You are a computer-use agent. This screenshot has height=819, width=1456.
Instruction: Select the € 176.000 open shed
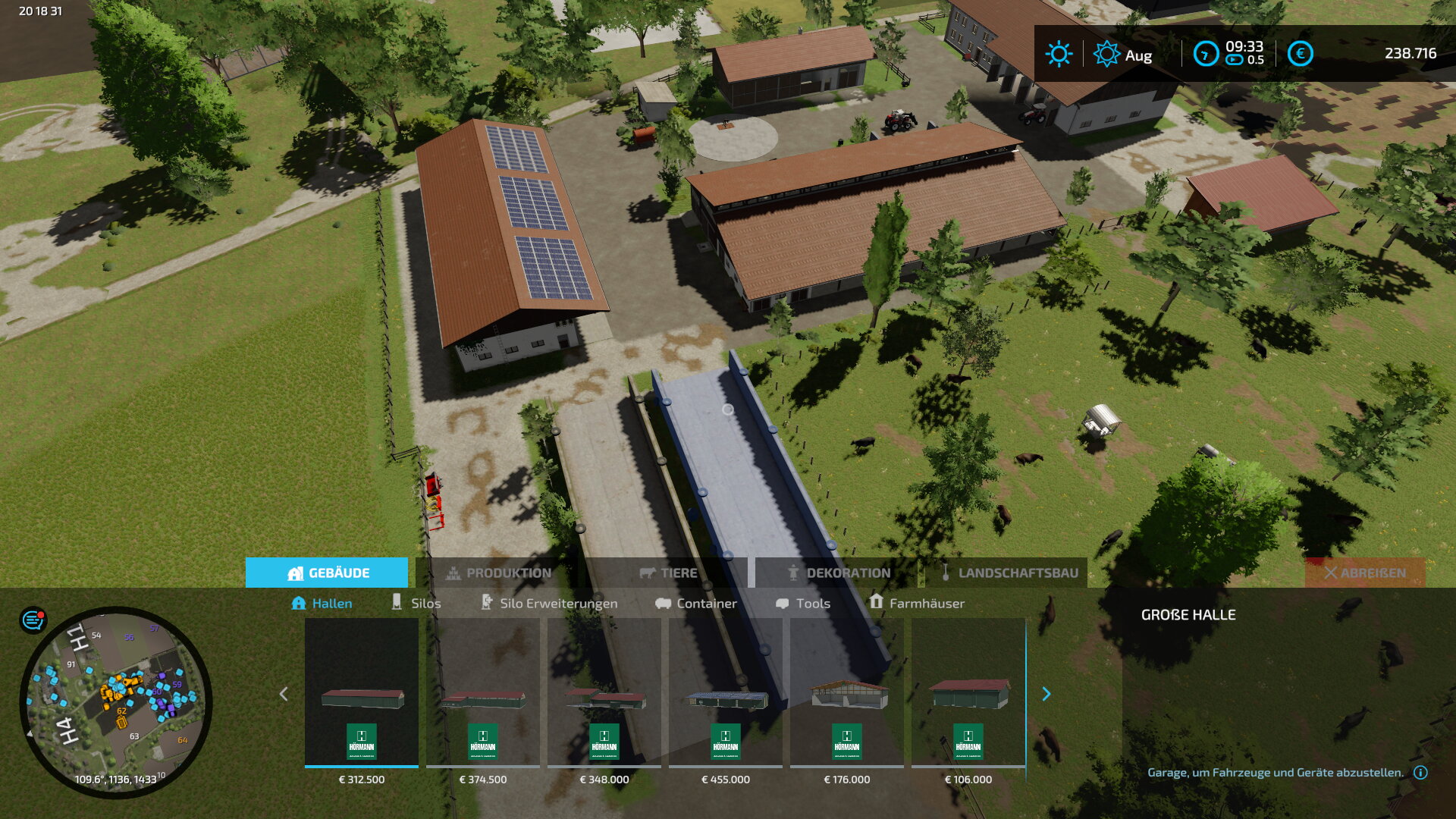click(x=847, y=694)
